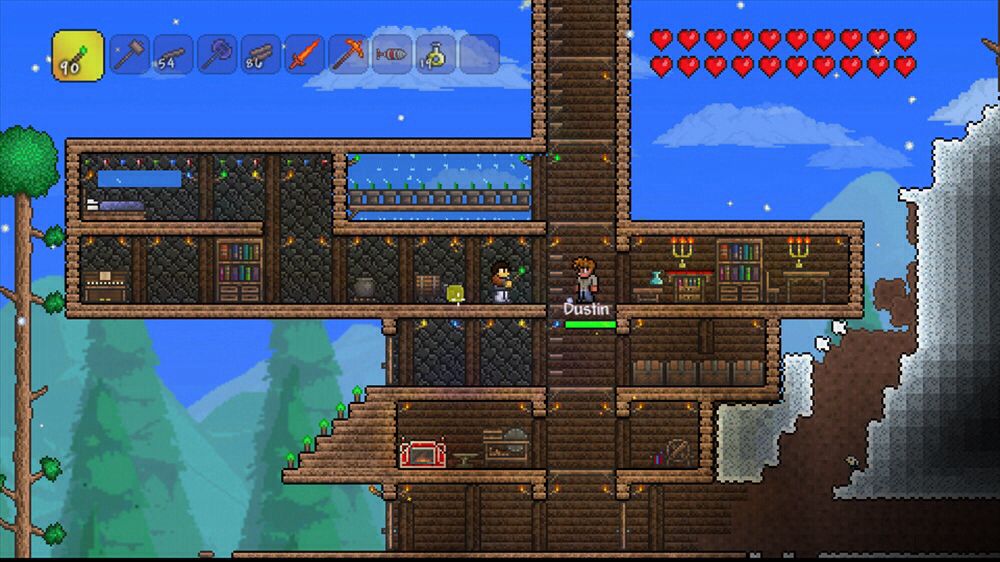Screen dimensions: 1000x562
Task: Select the yellow potion flask slot
Action: [x=436, y=54]
